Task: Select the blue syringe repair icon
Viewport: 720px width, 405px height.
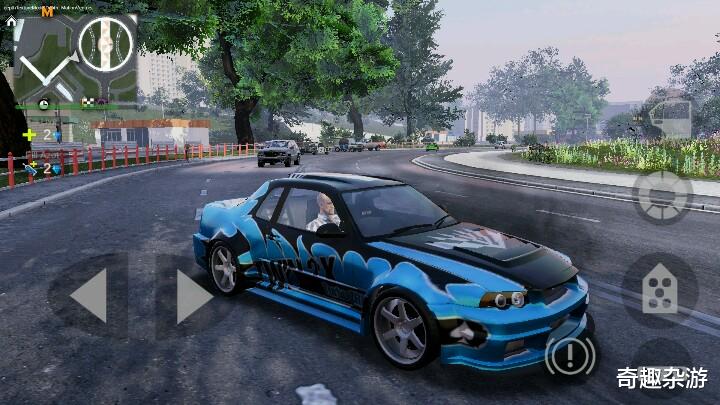Action: coord(30,169)
